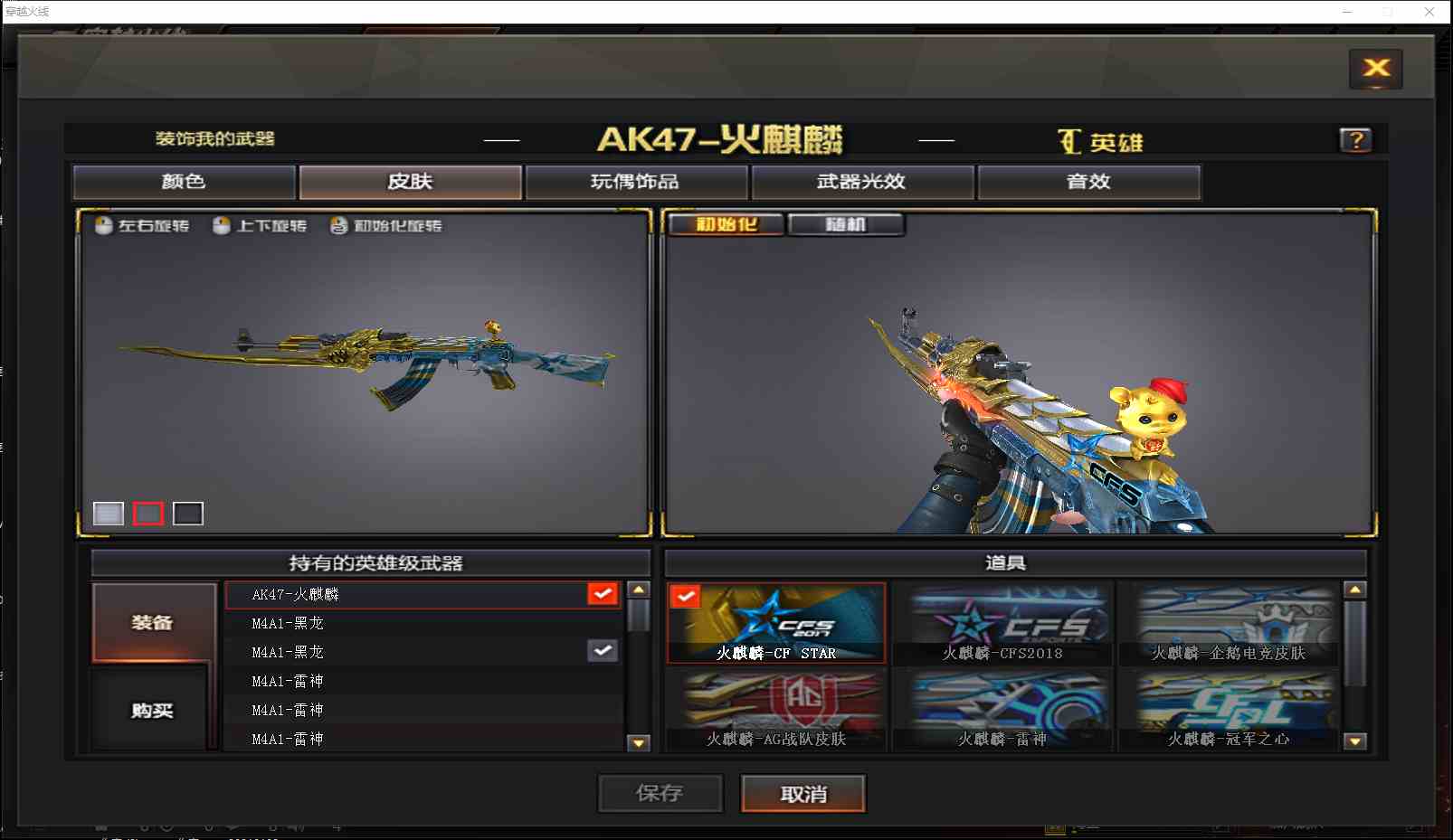Click the hero emblem beside 英雄
Viewport: 1453px width, 840px height.
pyautogui.click(x=1069, y=141)
